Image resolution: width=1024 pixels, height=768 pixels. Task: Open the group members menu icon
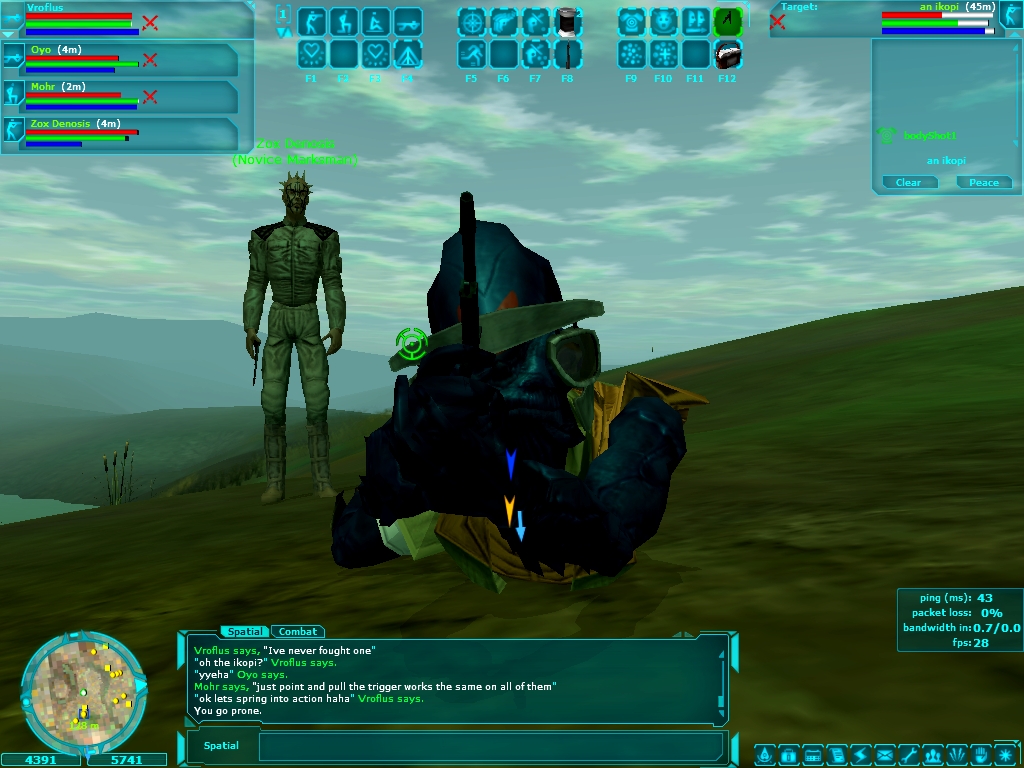tap(932, 754)
